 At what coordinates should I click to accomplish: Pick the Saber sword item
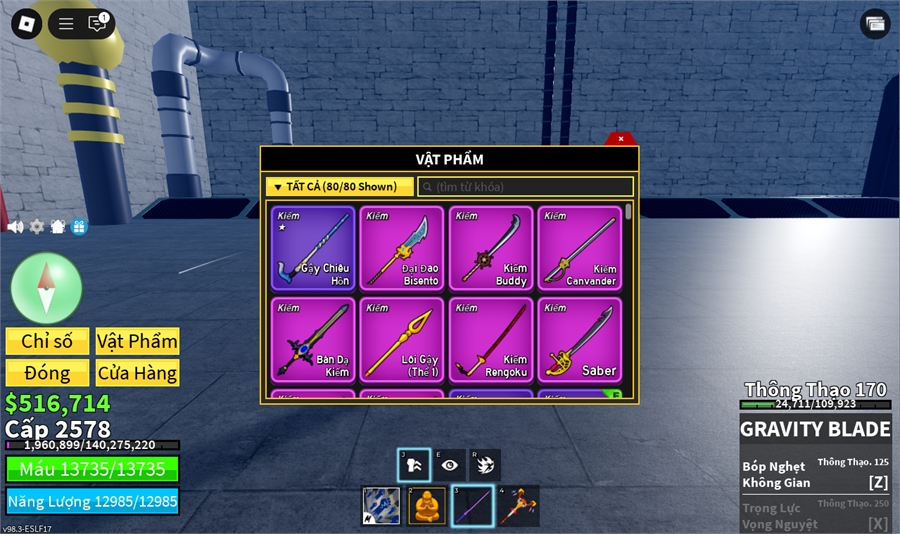tap(580, 339)
